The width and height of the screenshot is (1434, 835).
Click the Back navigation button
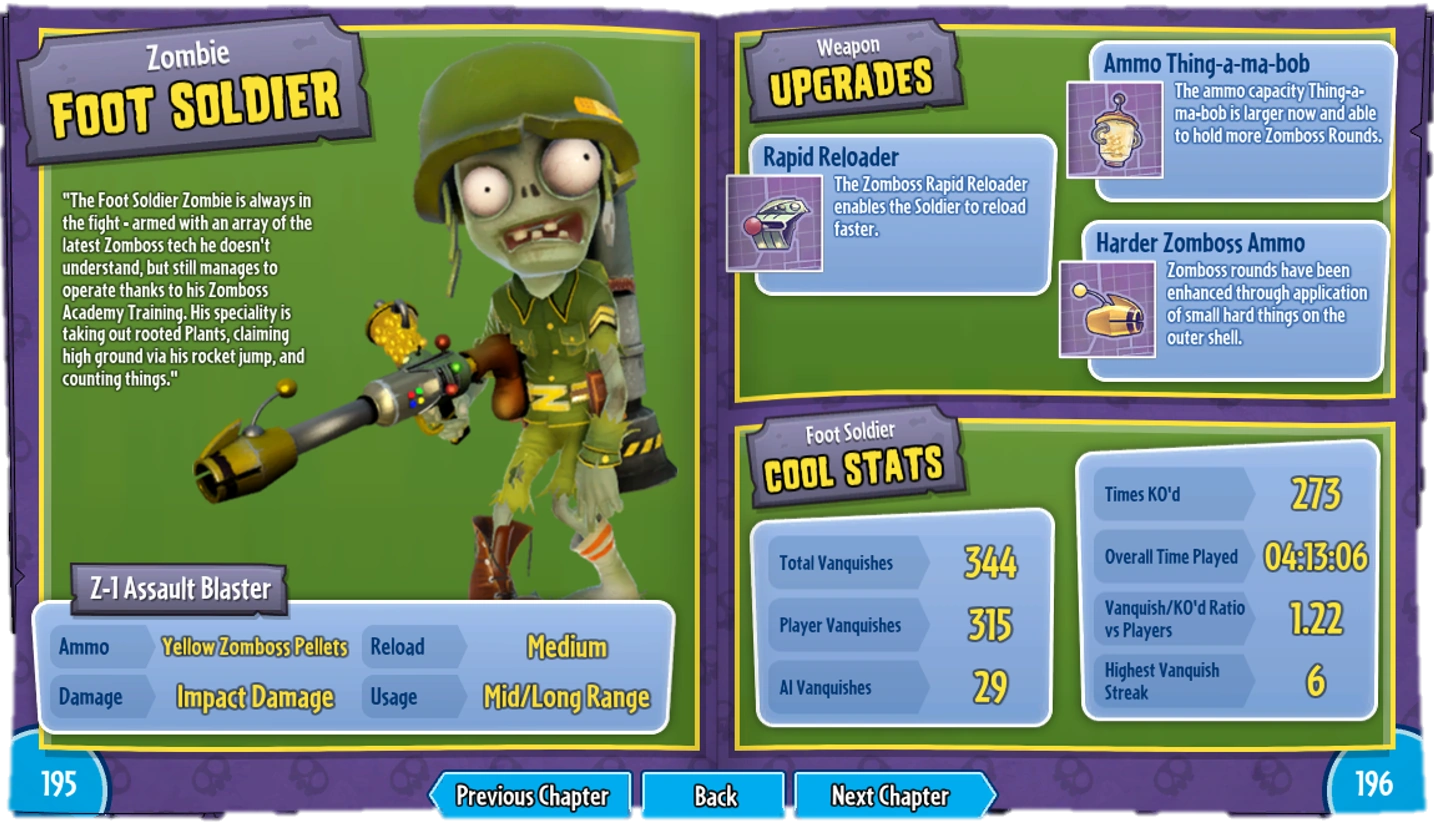click(713, 797)
